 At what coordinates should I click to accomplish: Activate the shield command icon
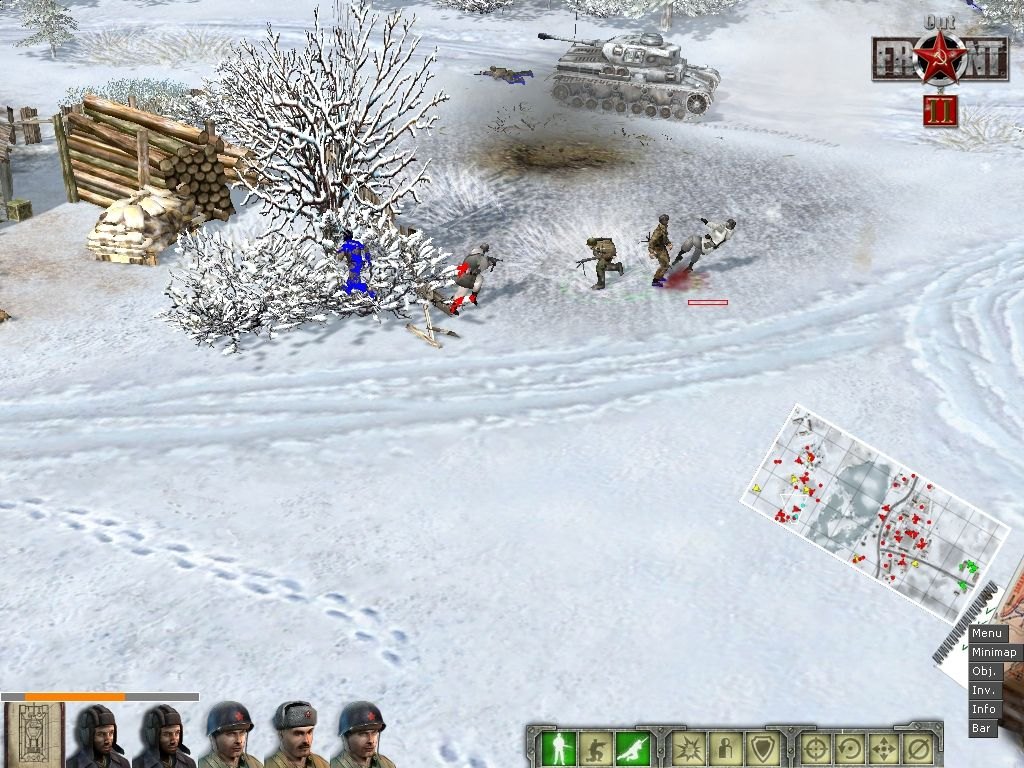click(762, 747)
